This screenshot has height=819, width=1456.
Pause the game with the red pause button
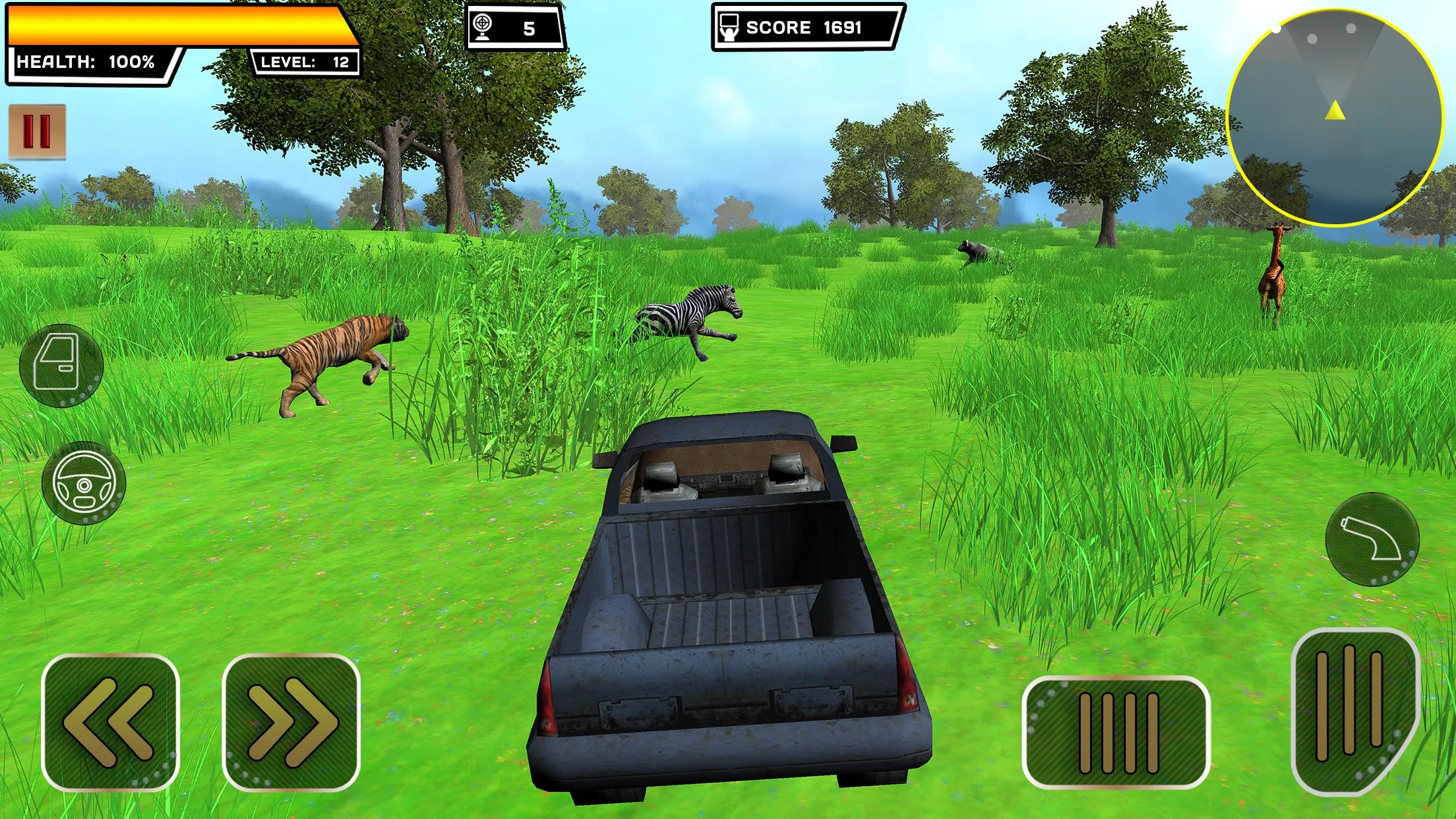click(37, 131)
